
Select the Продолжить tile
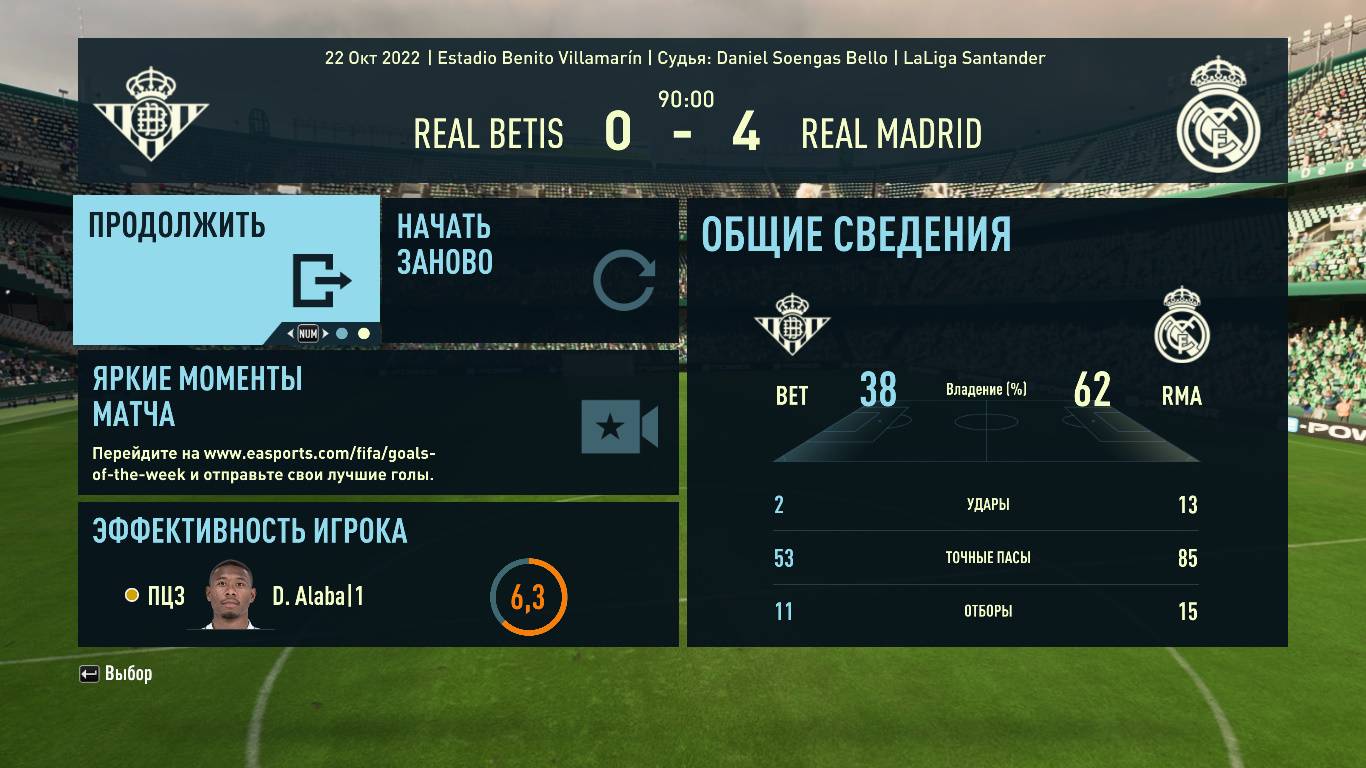(x=226, y=268)
